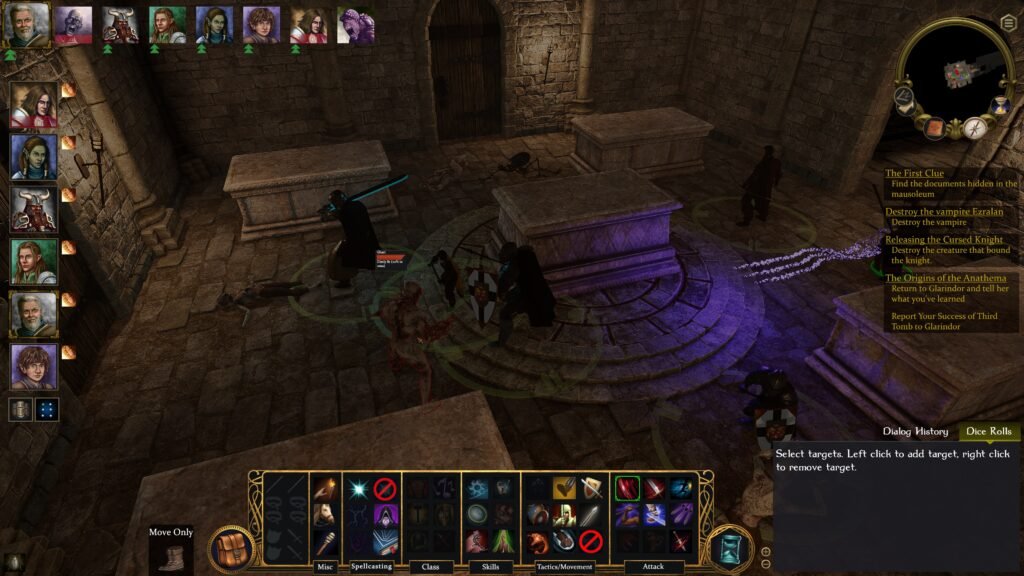Choose the Attack category label
The height and width of the screenshot is (576, 1024).
(x=654, y=567)
